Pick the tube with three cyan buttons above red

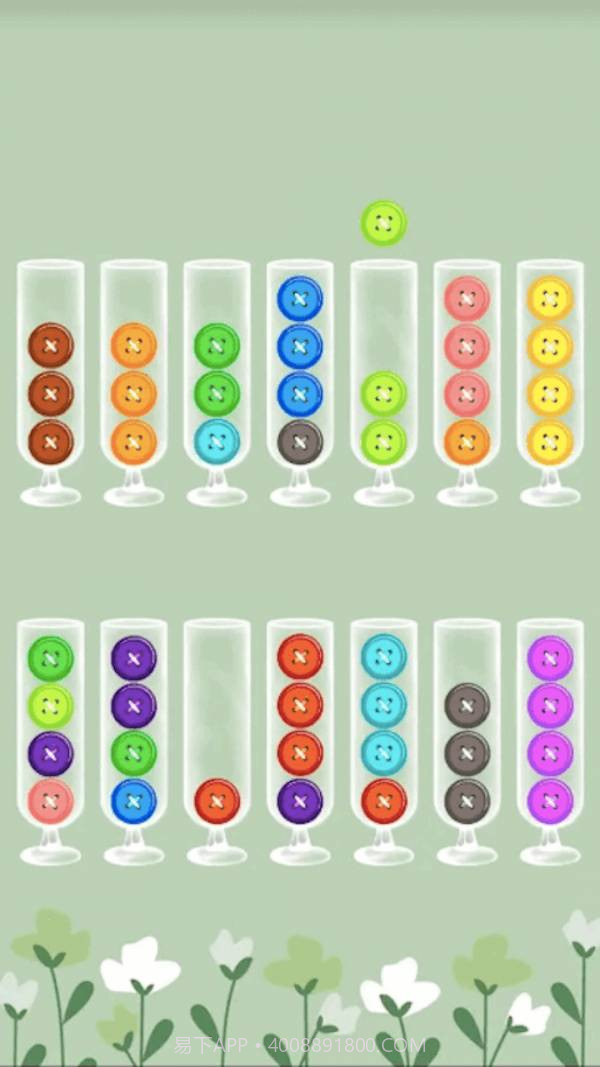tap(384, 740)
